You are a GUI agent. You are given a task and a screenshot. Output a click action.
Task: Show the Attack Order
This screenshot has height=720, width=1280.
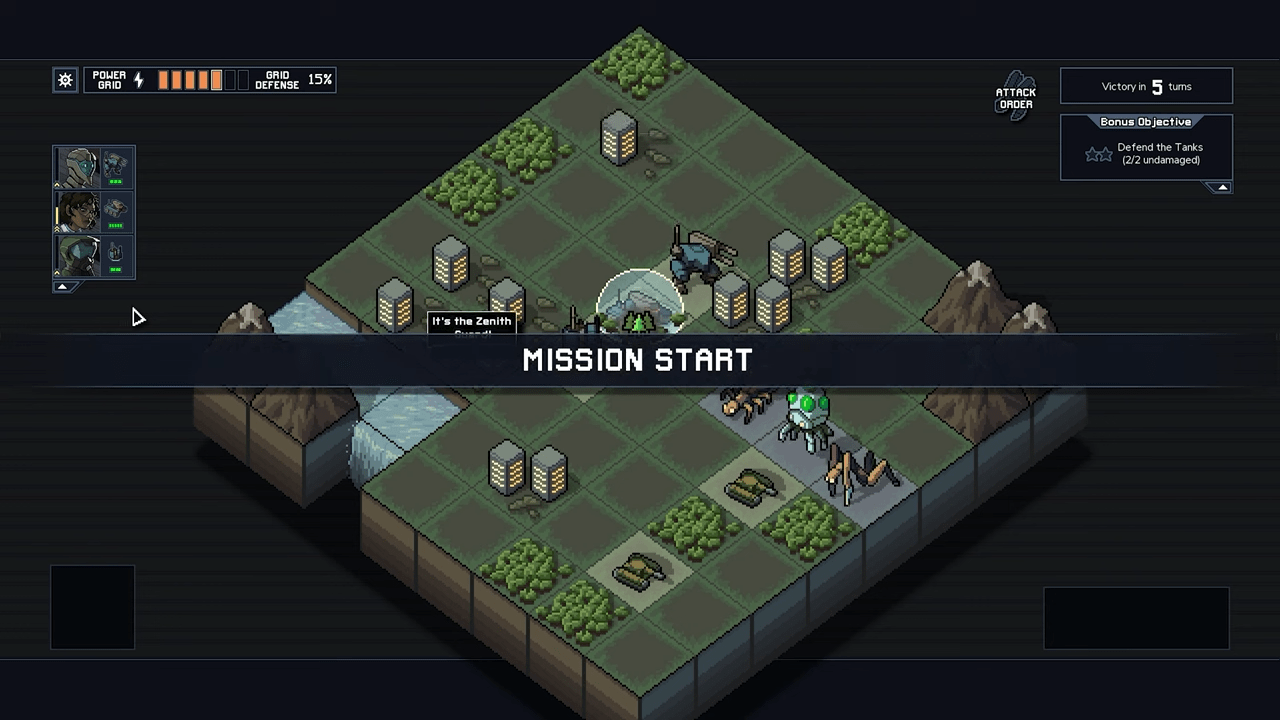1016,97
